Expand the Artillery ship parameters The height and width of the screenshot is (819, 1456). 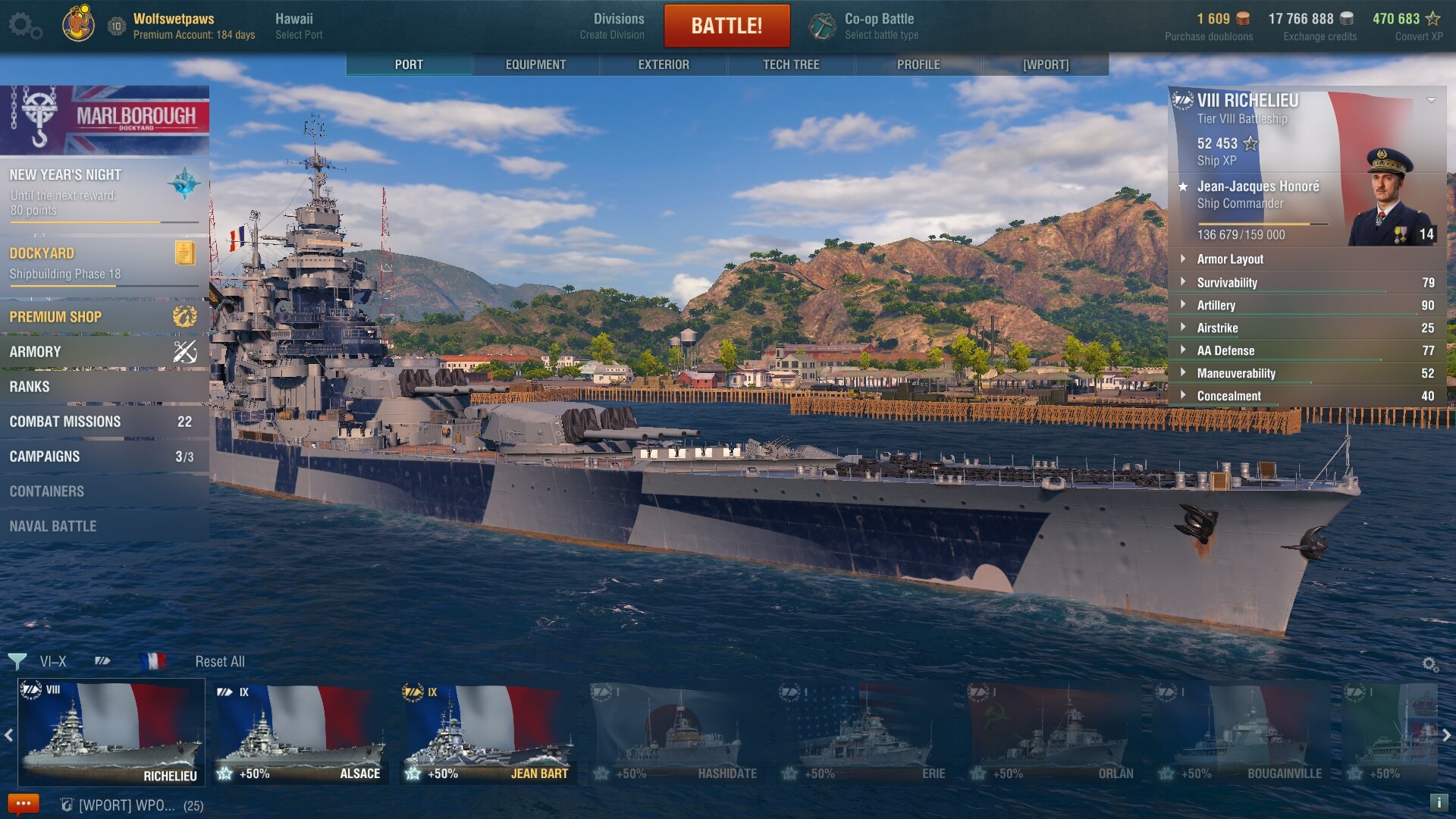1216,305
